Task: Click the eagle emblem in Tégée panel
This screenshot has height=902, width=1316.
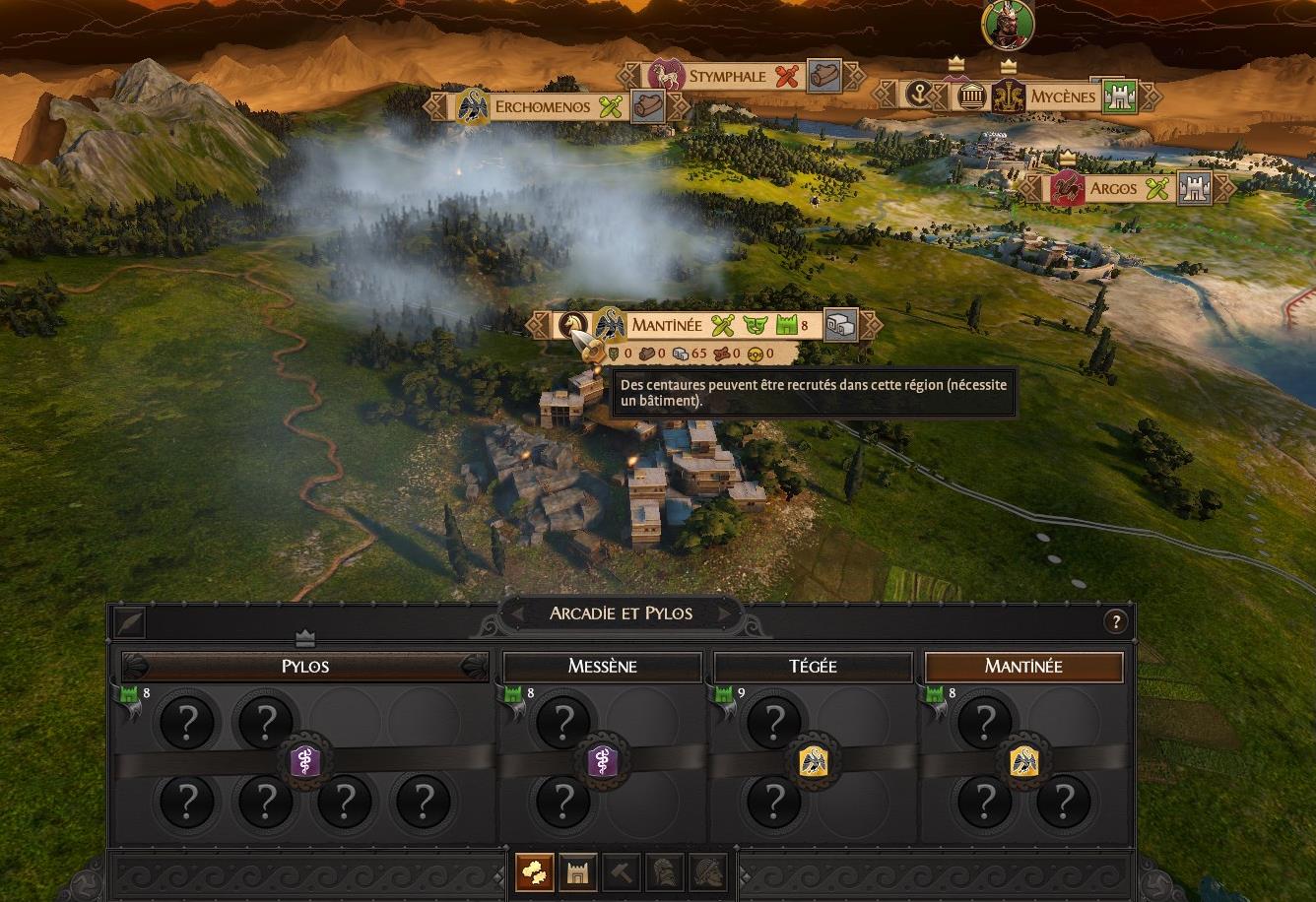Action: (x=813, y=760)
